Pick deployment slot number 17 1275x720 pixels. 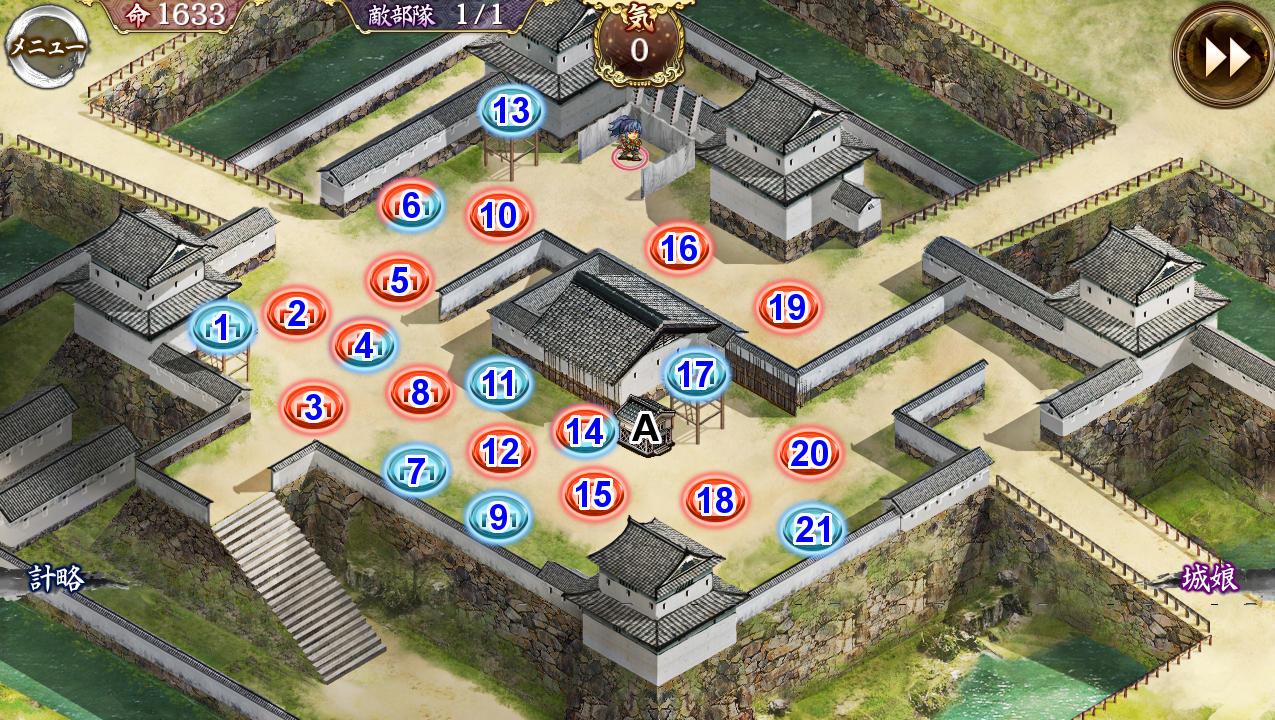[x=695, y=375]
